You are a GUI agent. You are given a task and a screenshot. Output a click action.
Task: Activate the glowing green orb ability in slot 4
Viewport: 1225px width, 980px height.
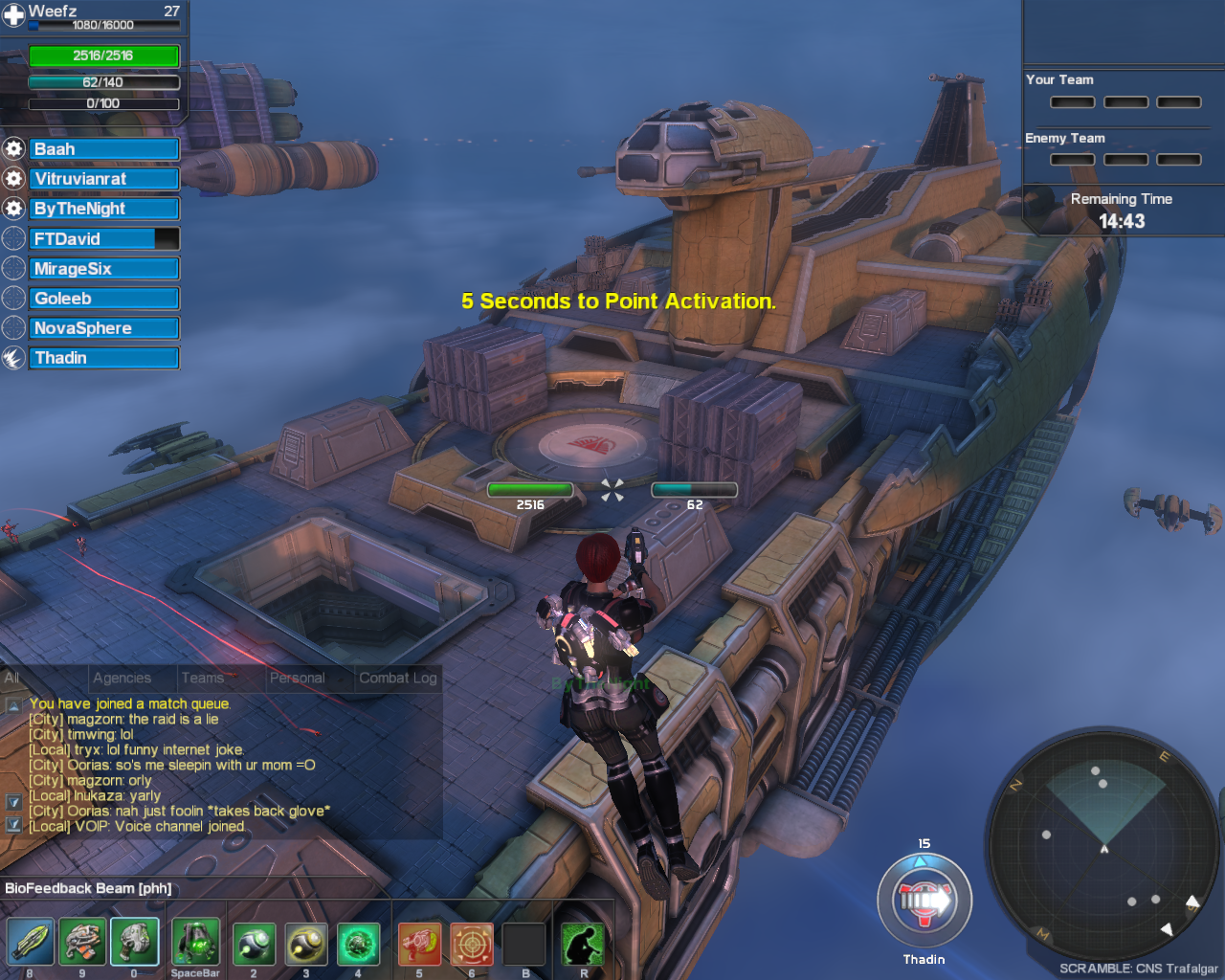358,945
